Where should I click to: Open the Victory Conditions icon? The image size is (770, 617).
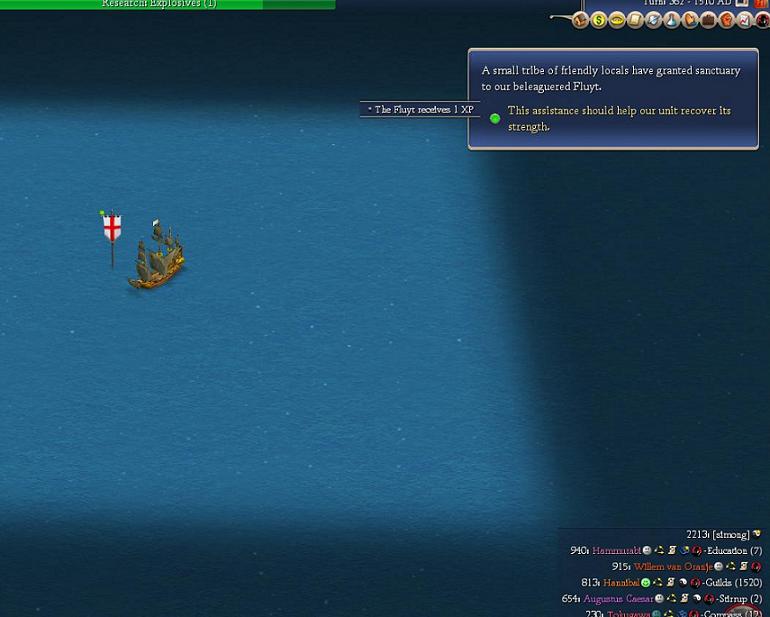[x=726, y=20]
